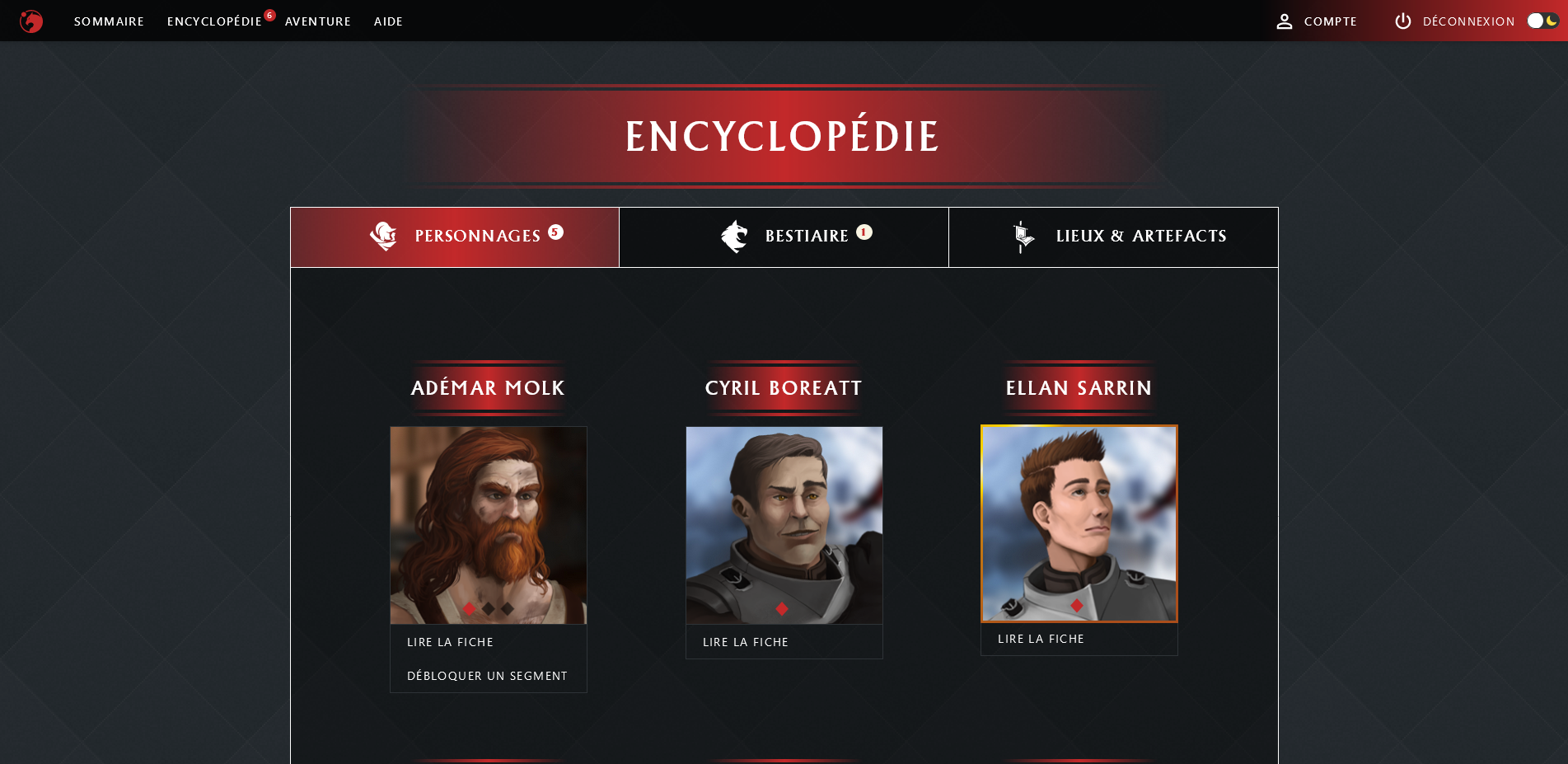Viewport: 1568px width, 764px height.
Task: Click the power icon beside Déconnexion
Action: (x=1403, y=21)
